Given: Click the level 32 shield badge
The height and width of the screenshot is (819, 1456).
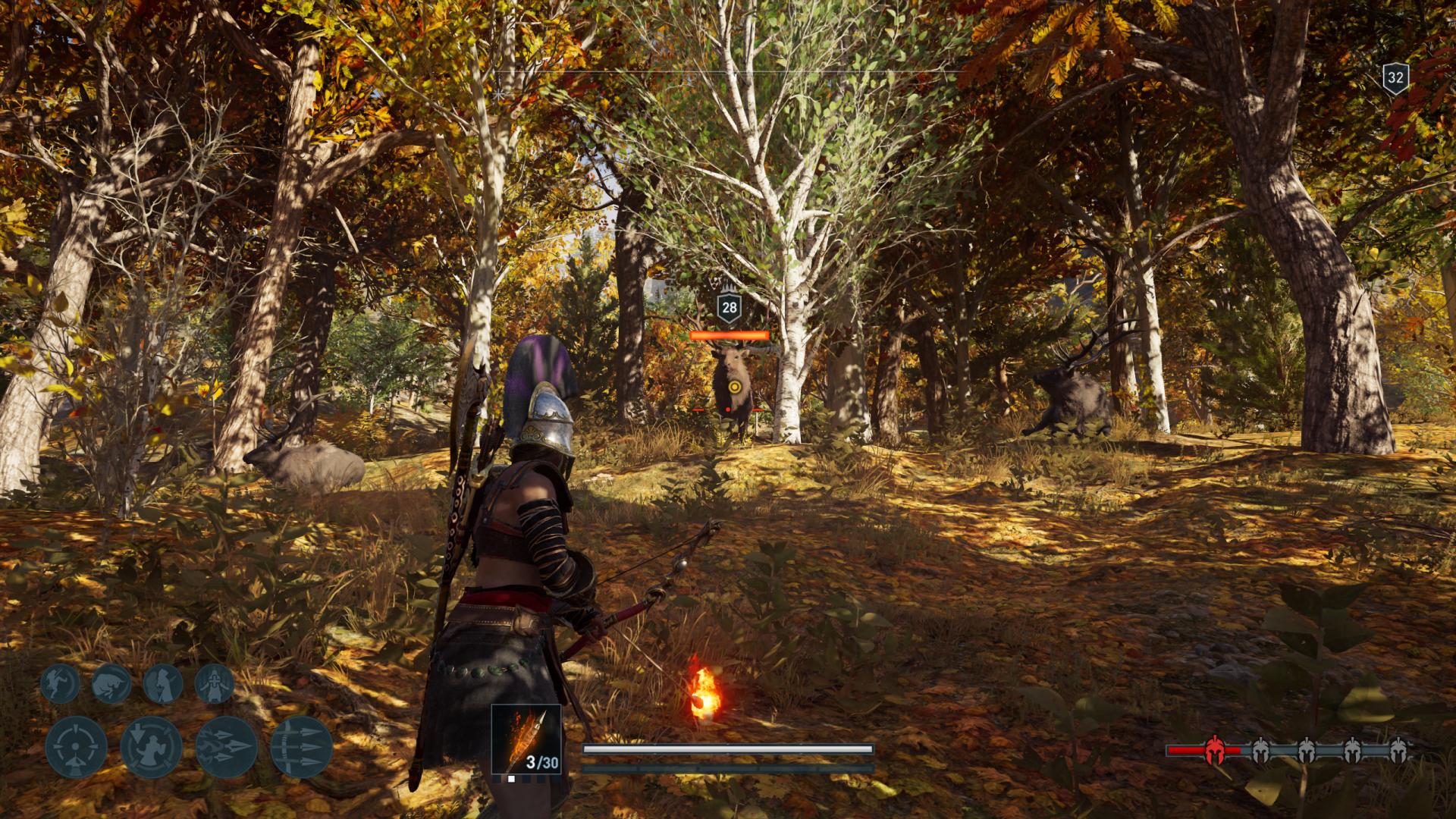Looking at the screenshot, I should click(x=1395, y=78).
